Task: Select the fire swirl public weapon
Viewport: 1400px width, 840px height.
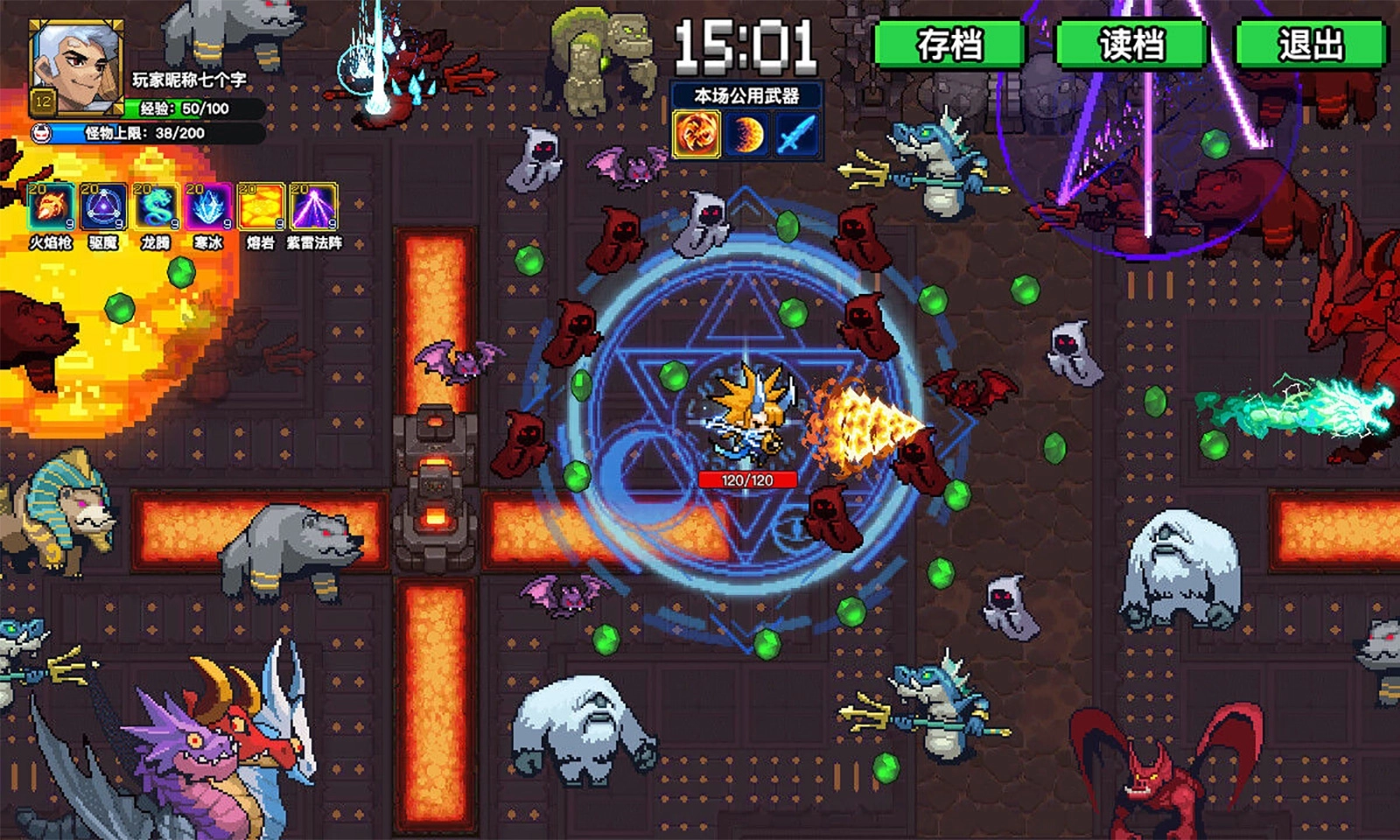Action: [696, 135]
